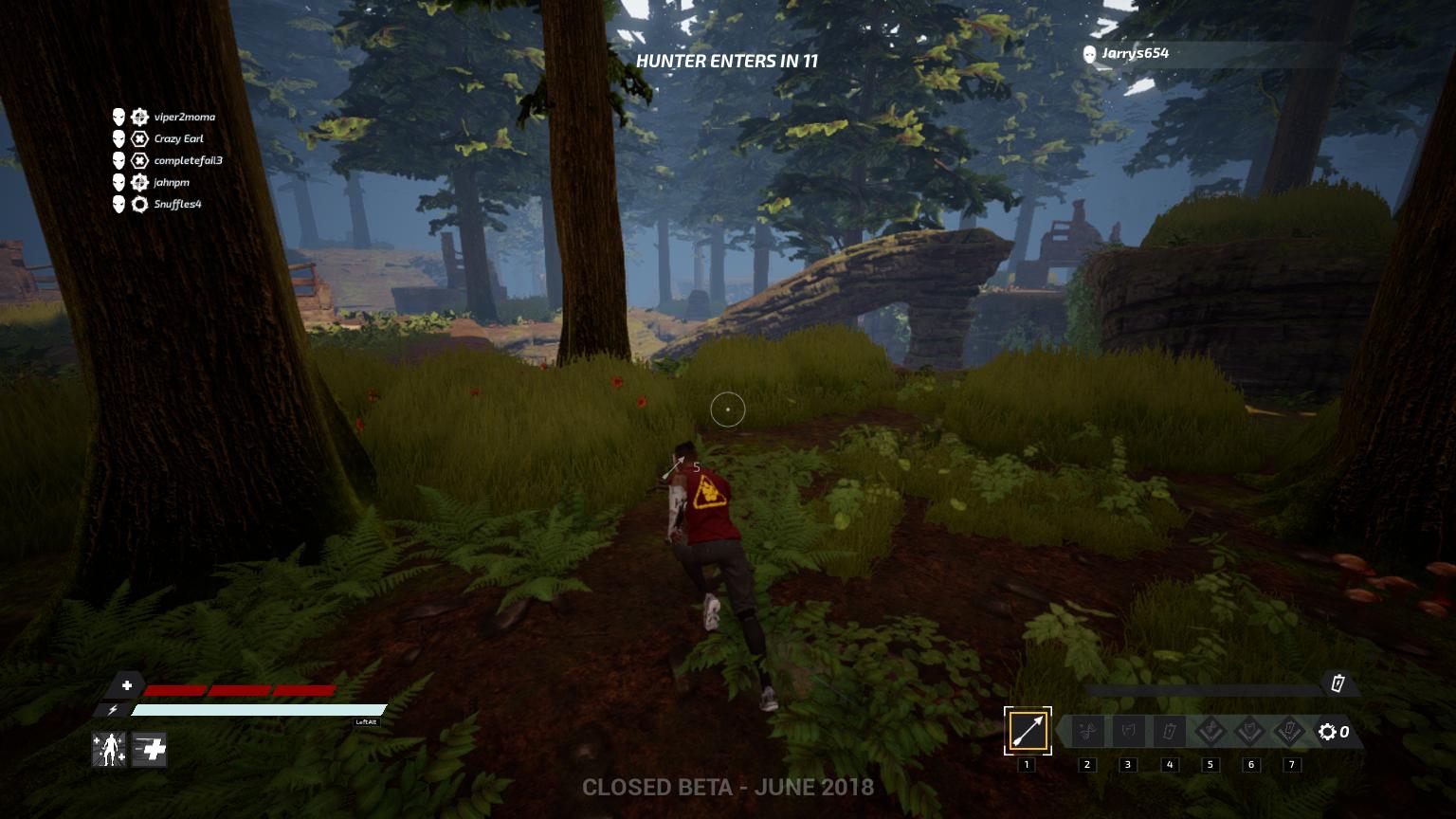This screenshot has width=1456, height=819.
Task: Select the ability icon in hotbar slot 2
Action: tap(1086, 731)
